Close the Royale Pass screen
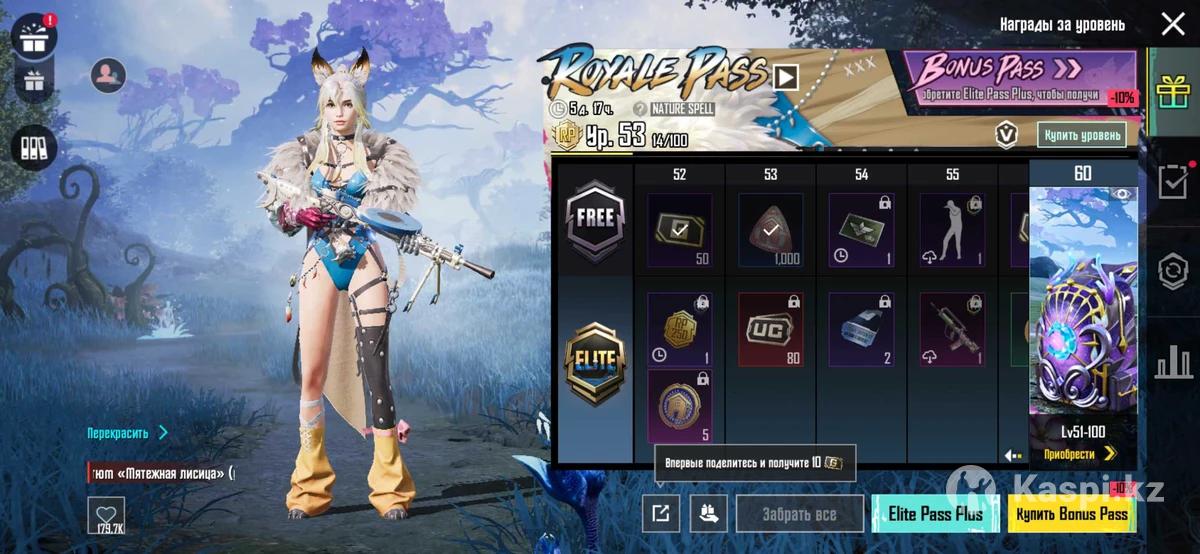Screen dimensions: 1200x554 [1172, 24]
